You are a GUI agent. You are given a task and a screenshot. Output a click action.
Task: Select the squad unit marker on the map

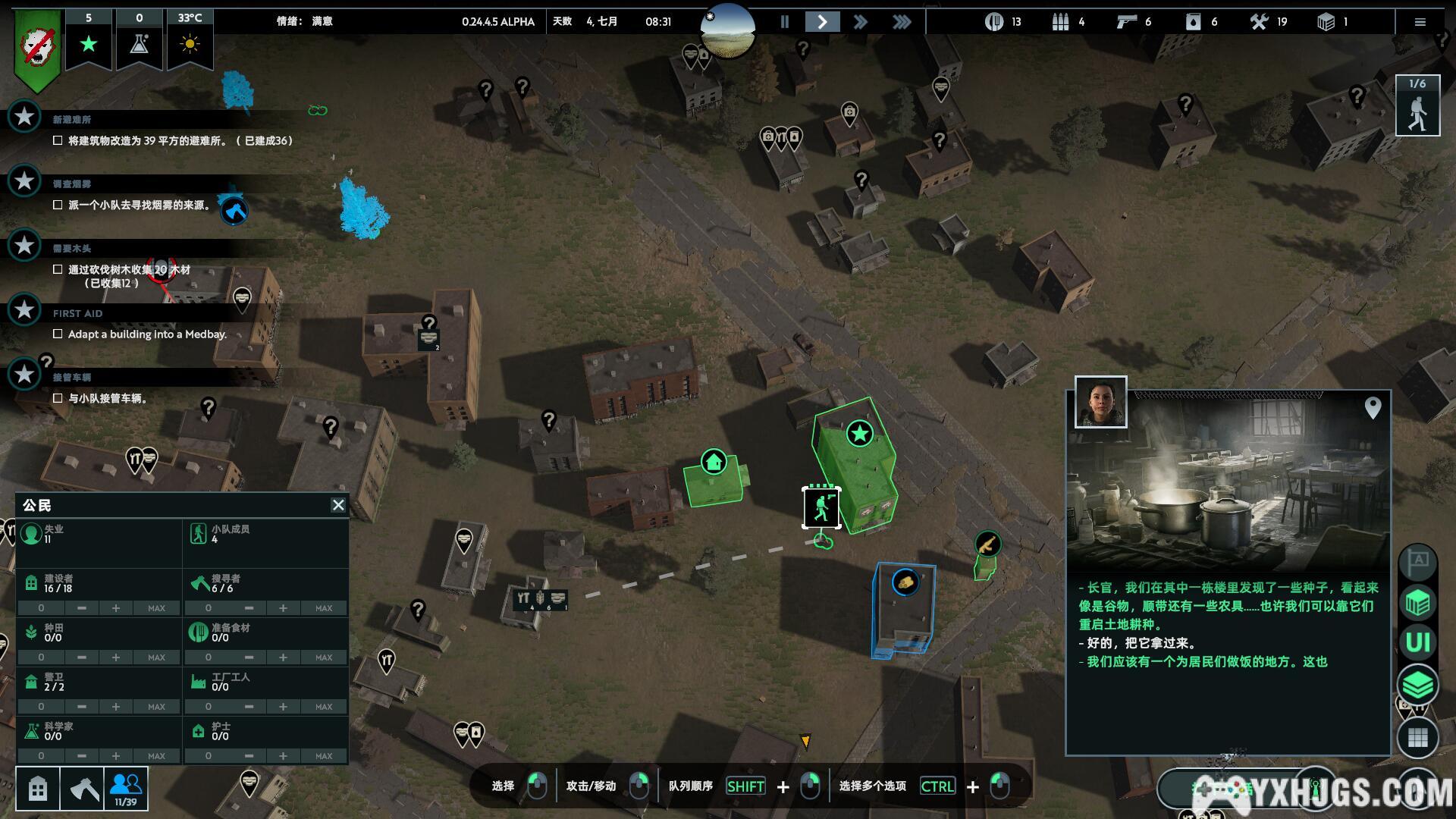click(821, 507)
